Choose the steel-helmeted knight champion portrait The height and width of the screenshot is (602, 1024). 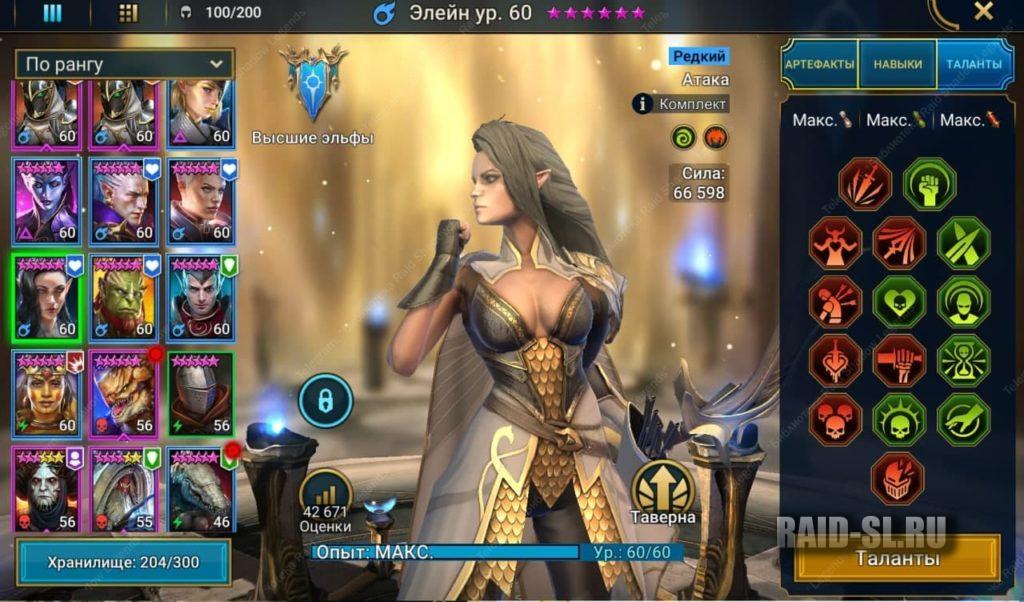tap(200, 393)
